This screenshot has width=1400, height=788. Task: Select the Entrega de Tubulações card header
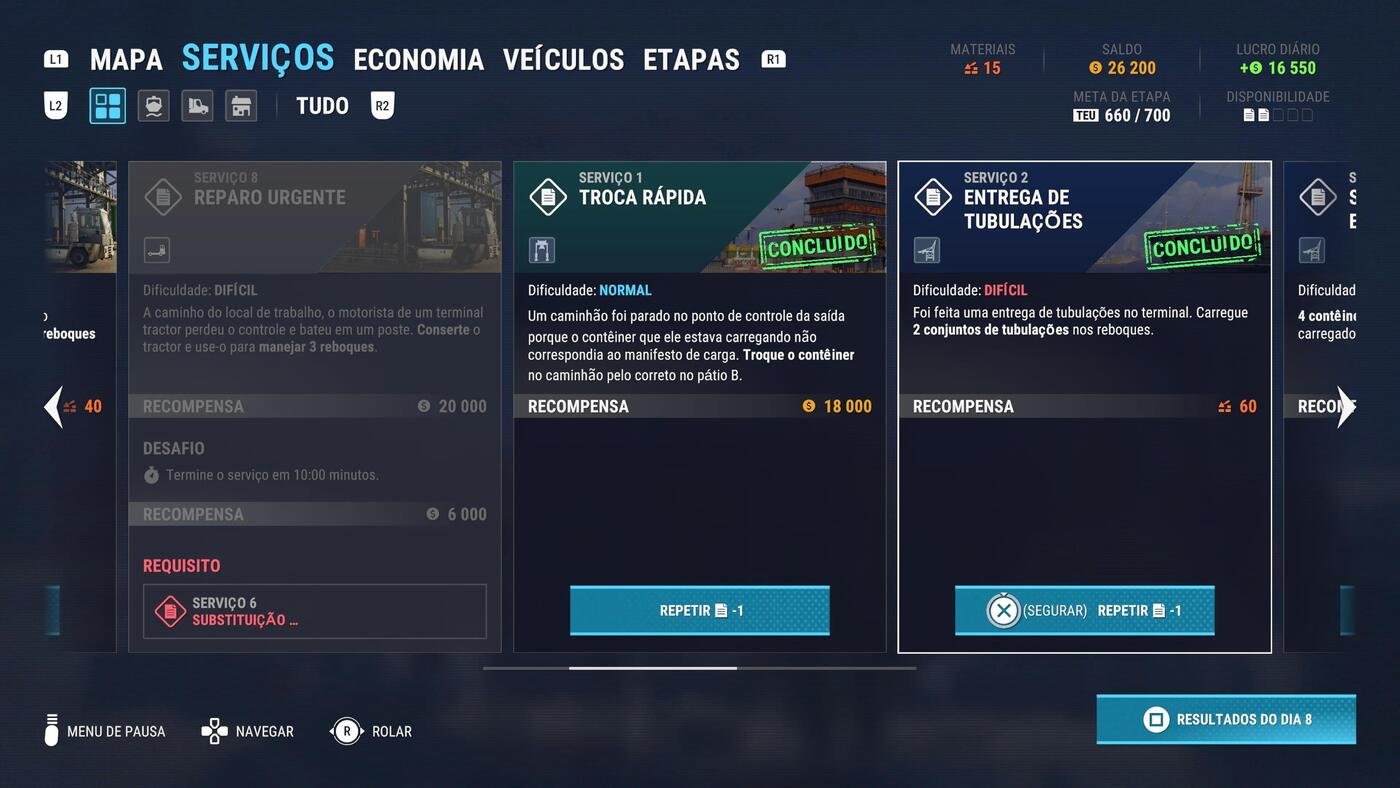[1084, 216]
